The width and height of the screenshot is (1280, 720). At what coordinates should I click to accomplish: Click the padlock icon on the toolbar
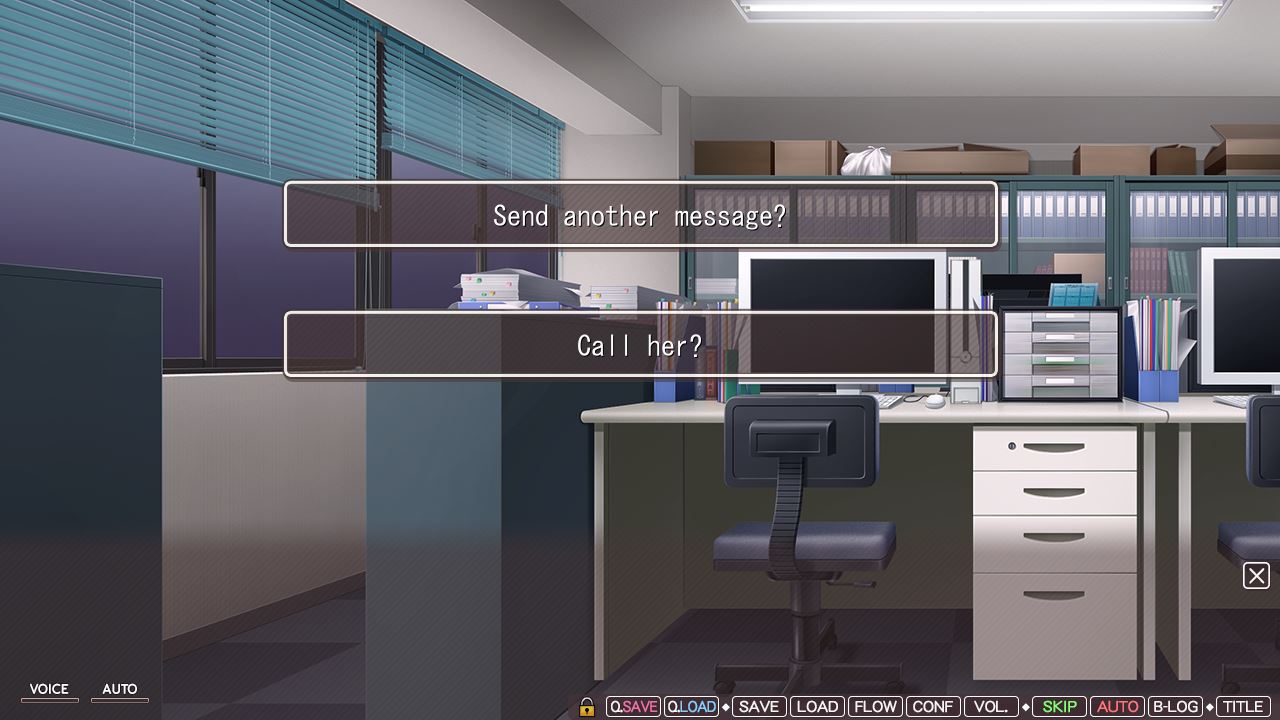click(x=588, y=706)
